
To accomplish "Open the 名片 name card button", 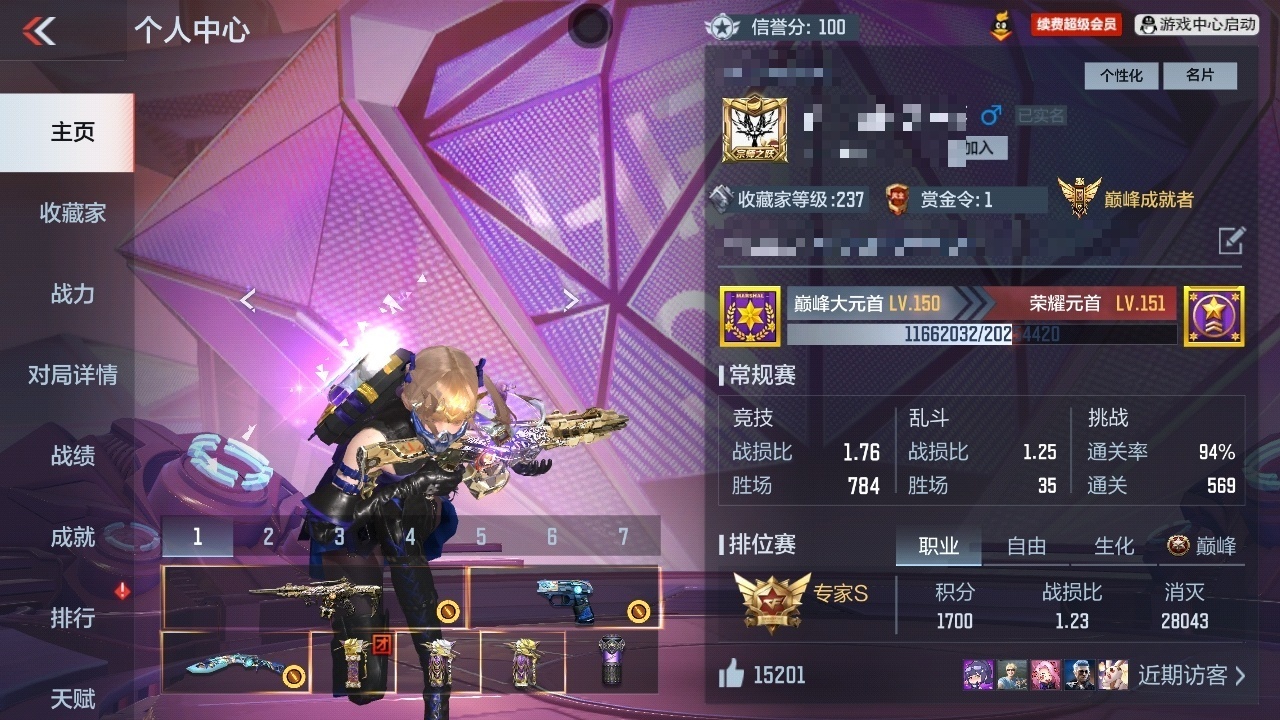I will point(1200,76).
